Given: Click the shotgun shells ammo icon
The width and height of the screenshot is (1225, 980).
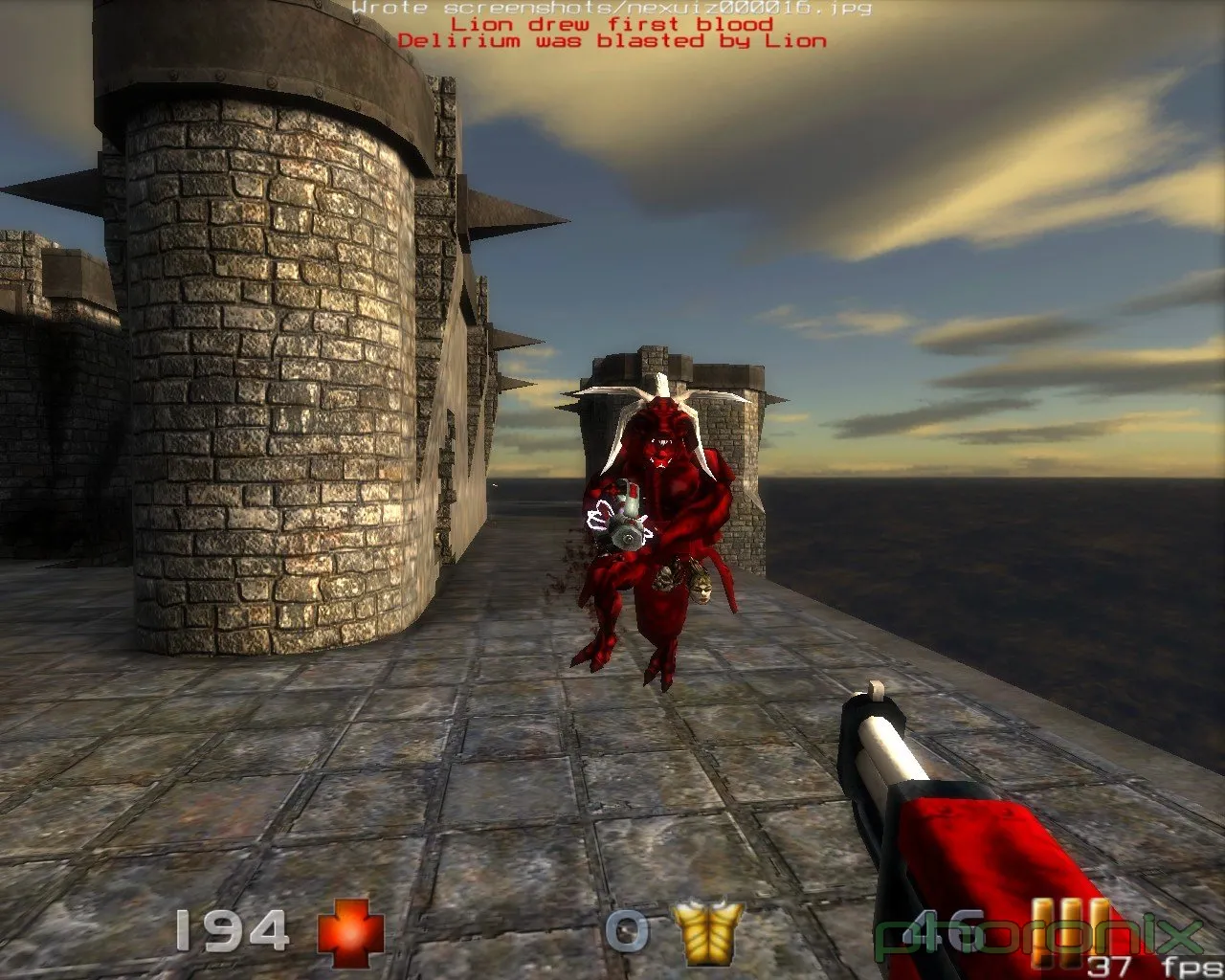Looking at the screenshot, I should [x=1069, y=926].
